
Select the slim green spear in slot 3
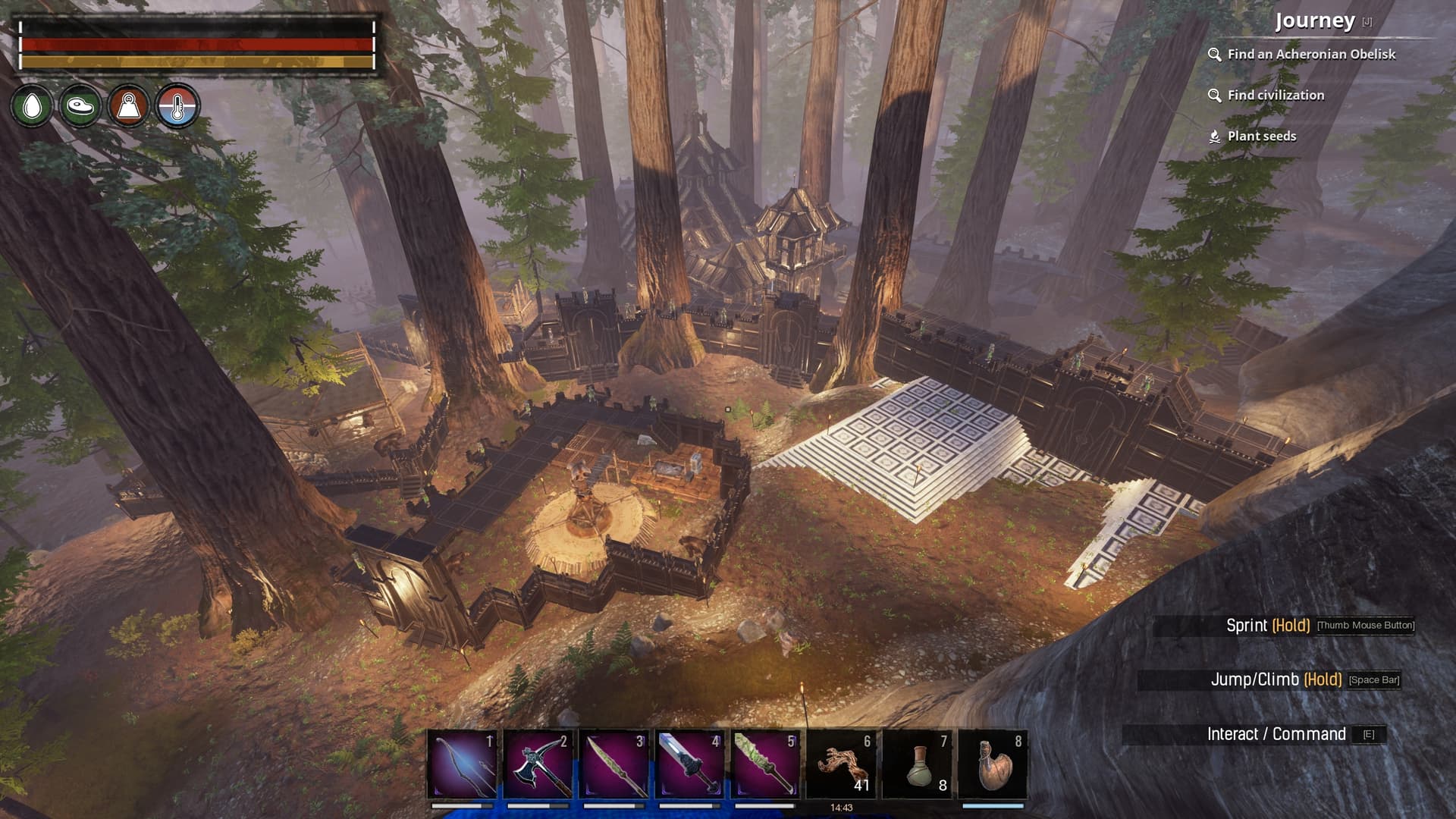point(614,764)
